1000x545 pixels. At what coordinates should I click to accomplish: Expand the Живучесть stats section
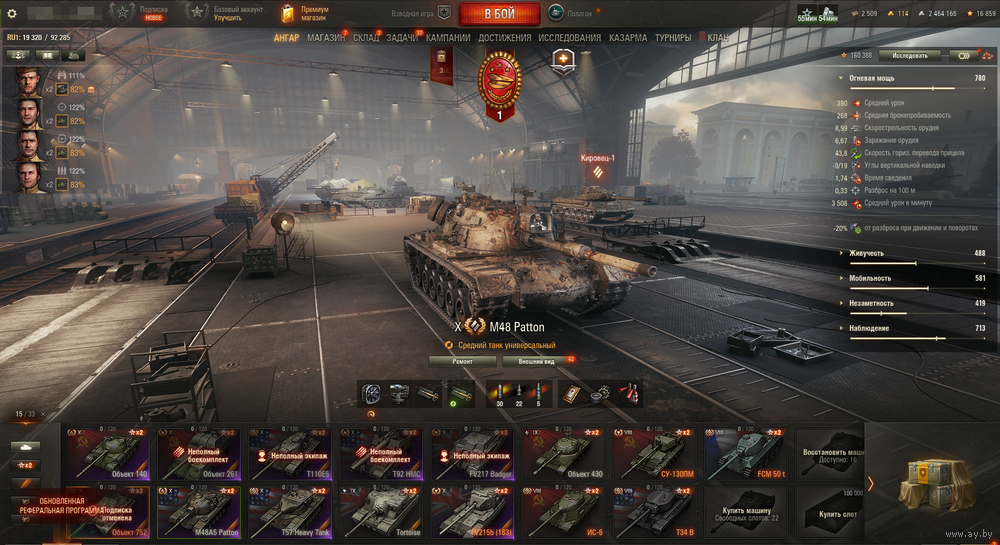tap(867, 253)
